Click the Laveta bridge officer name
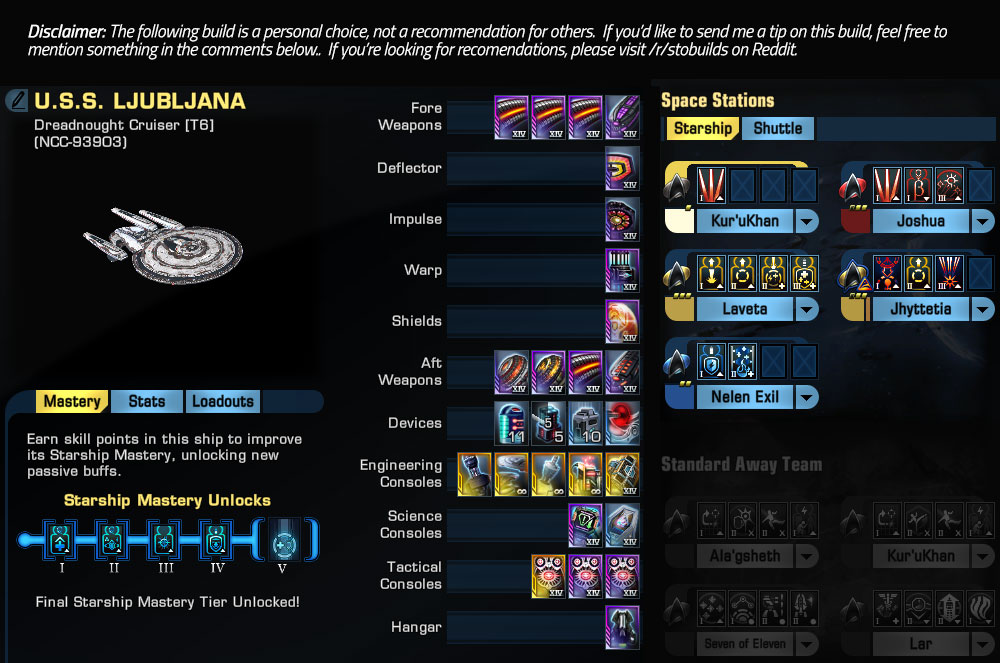The height and width of the screenshot is (663, 1000). tap(745, 309)
